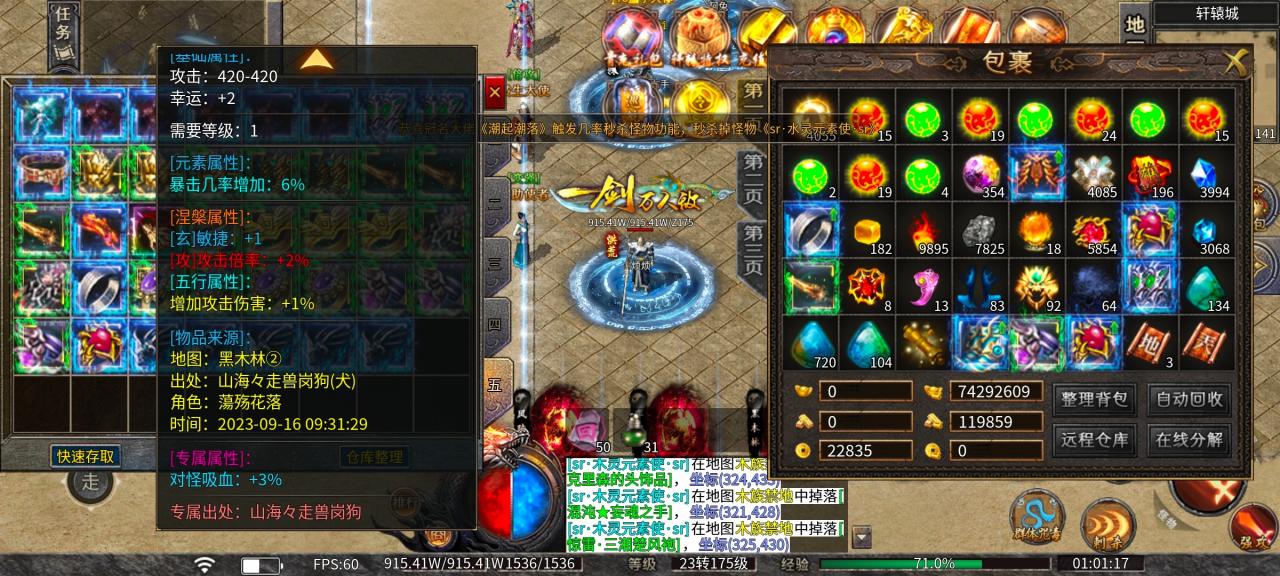Use the 群体施毒 mass poison skill
Viewport: 1280px width, 576px height.
[1034, 516]
